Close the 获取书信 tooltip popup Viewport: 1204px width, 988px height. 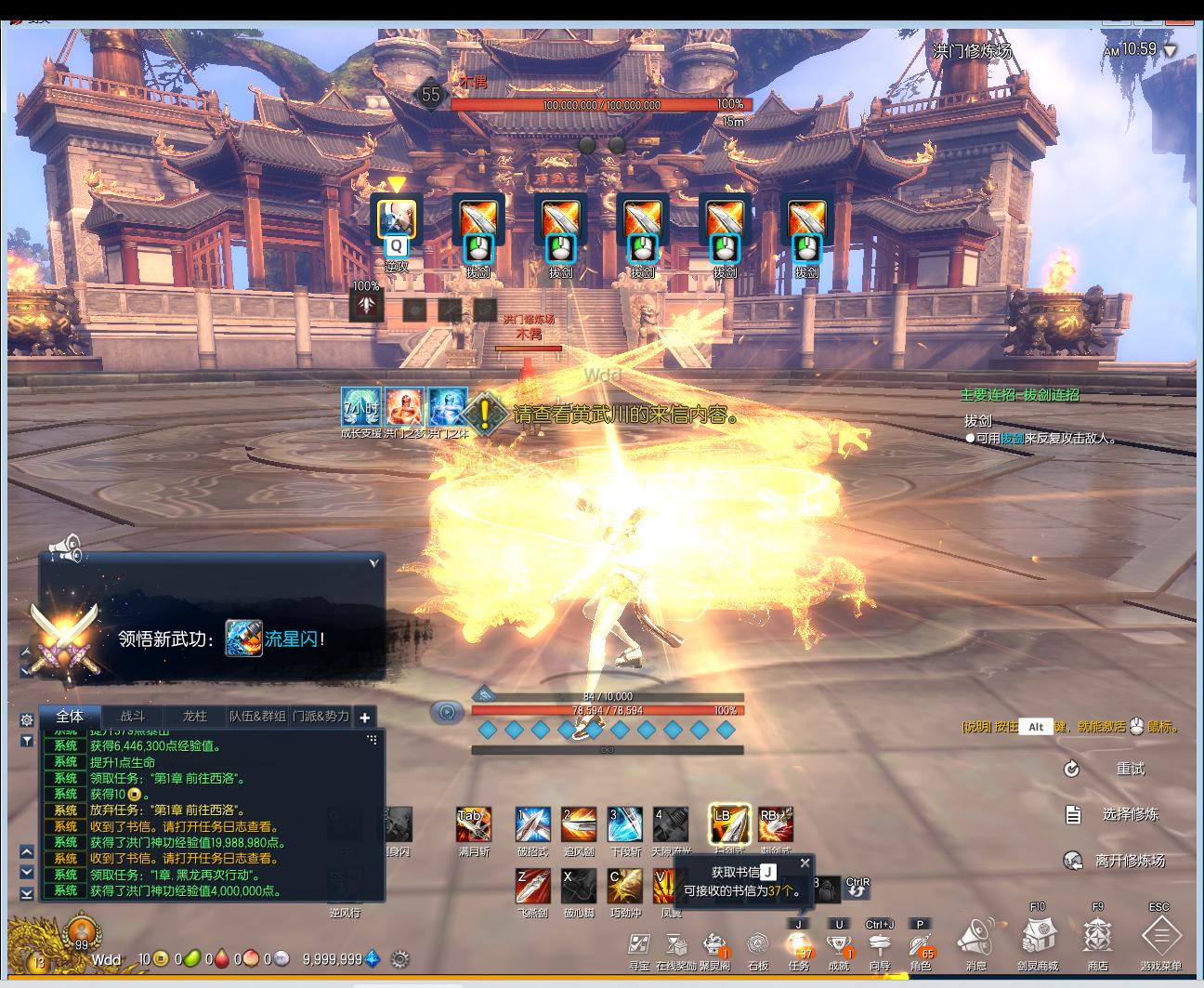[x=805, y=863]
